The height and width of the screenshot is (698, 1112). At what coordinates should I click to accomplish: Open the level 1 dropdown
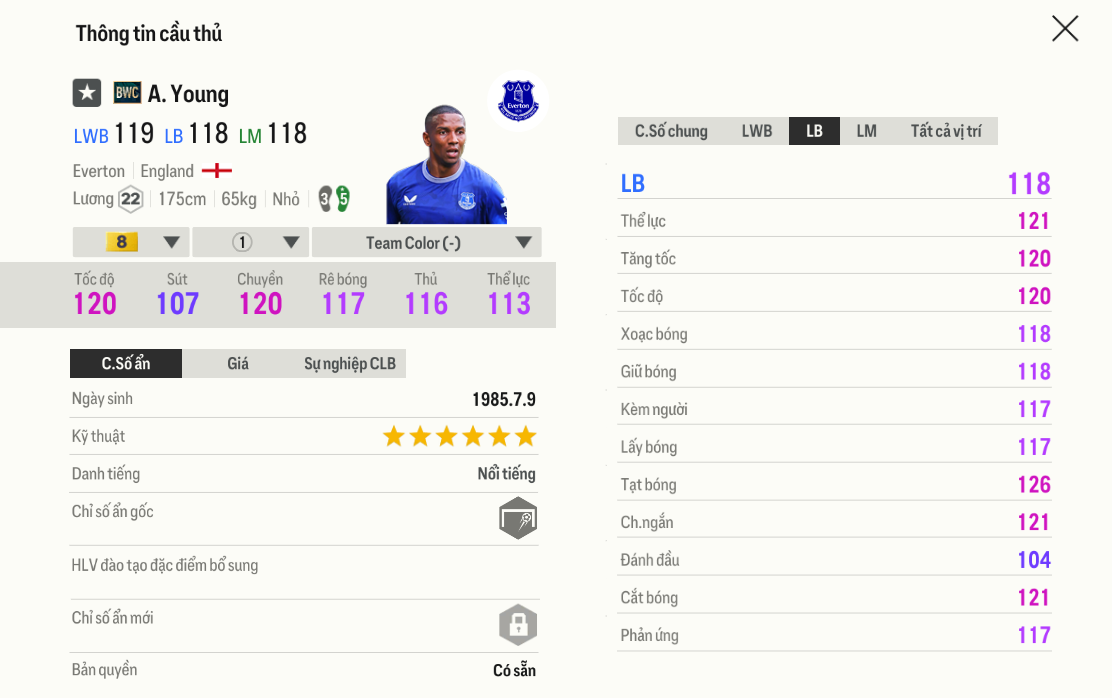[x=251, y=242]
